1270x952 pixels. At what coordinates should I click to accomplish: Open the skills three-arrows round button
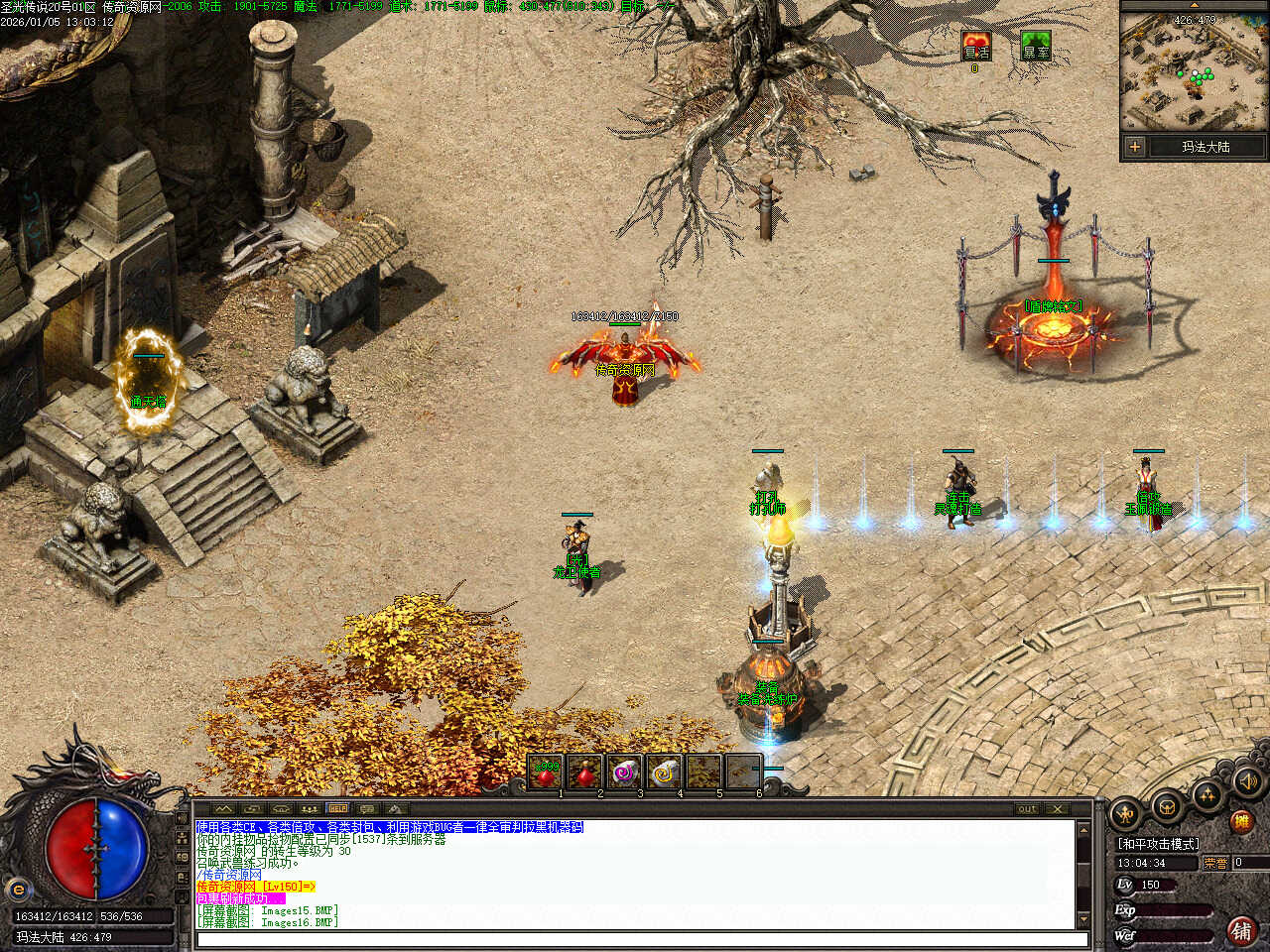pyautogui.click(x=1206, y=794)
